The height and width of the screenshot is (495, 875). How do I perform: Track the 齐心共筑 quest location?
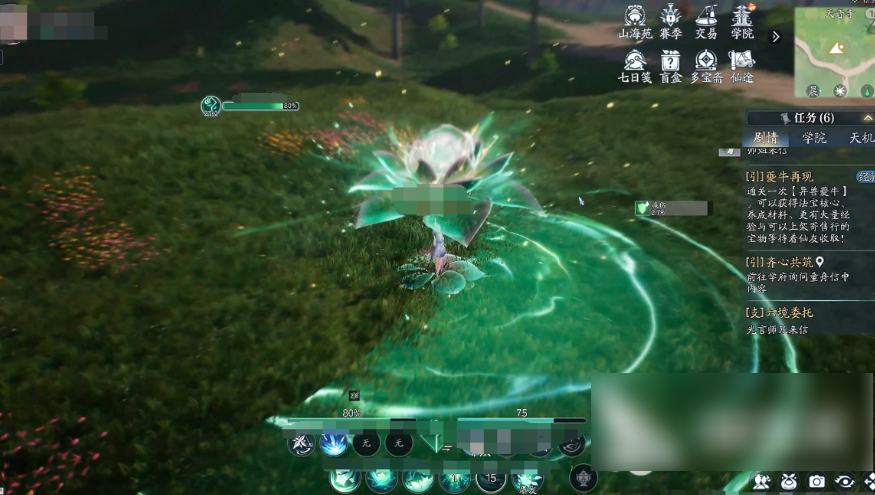(820, 262)
